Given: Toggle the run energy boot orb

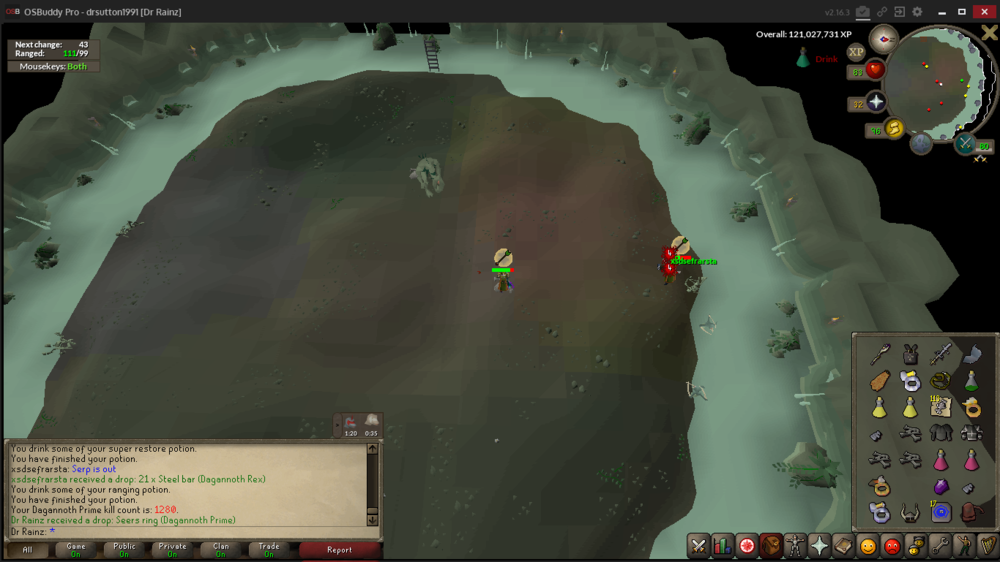Looking at the screenshot, I should click(893, 128).
